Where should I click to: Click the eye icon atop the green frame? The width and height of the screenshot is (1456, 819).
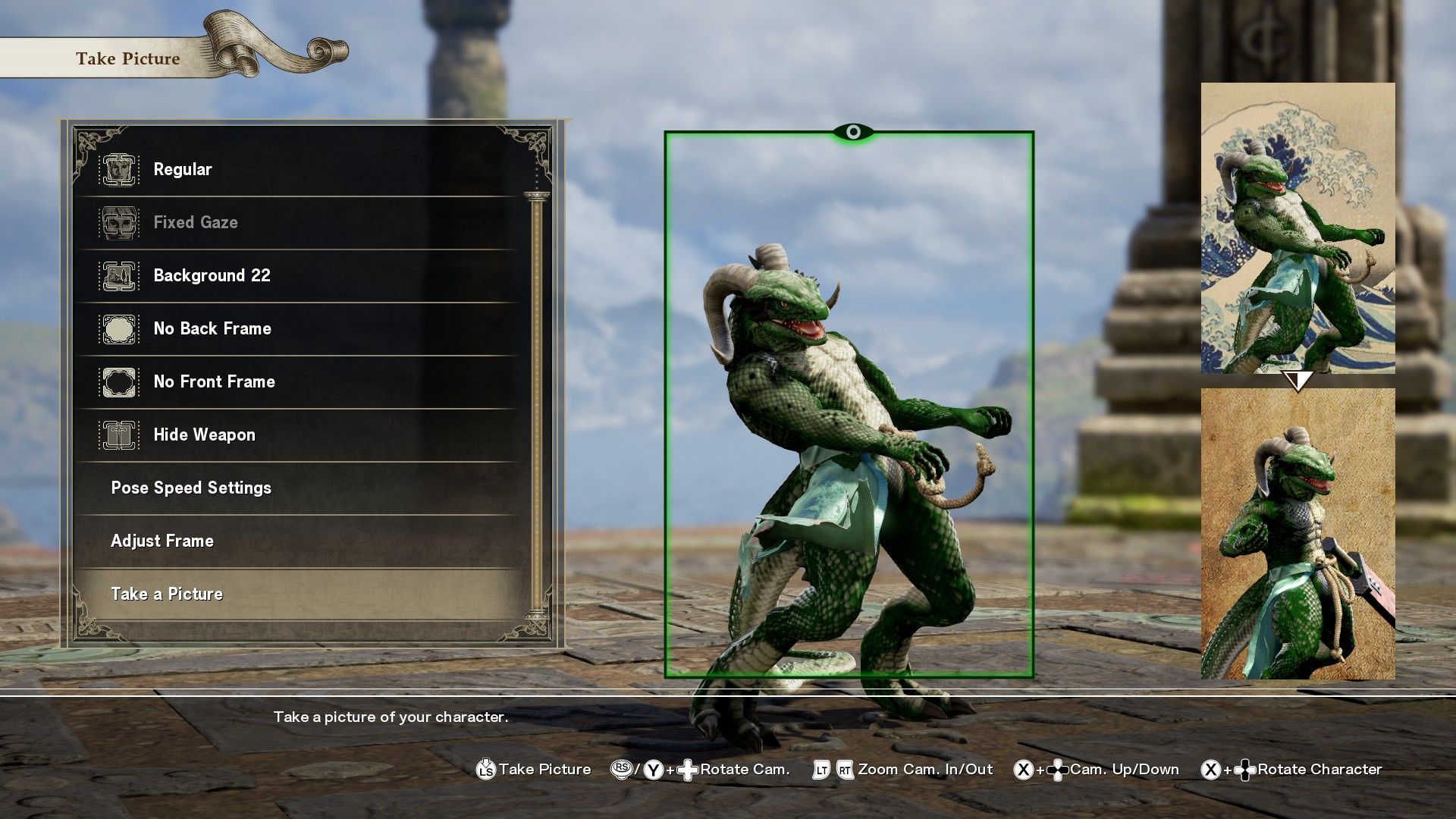click(x=853, y=133)
